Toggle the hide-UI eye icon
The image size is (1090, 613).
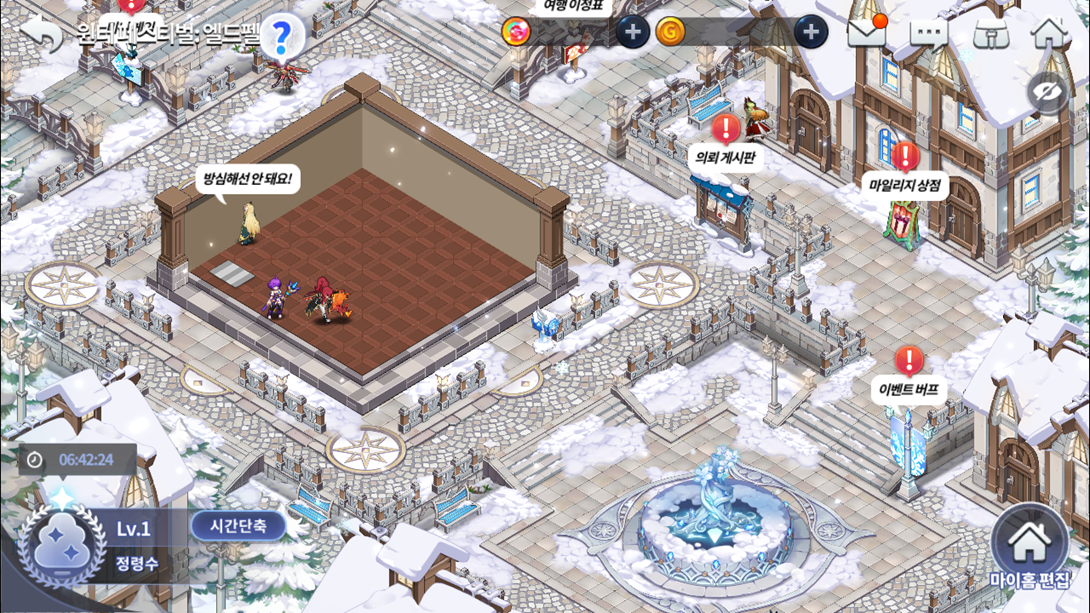tap(1047, 94)
